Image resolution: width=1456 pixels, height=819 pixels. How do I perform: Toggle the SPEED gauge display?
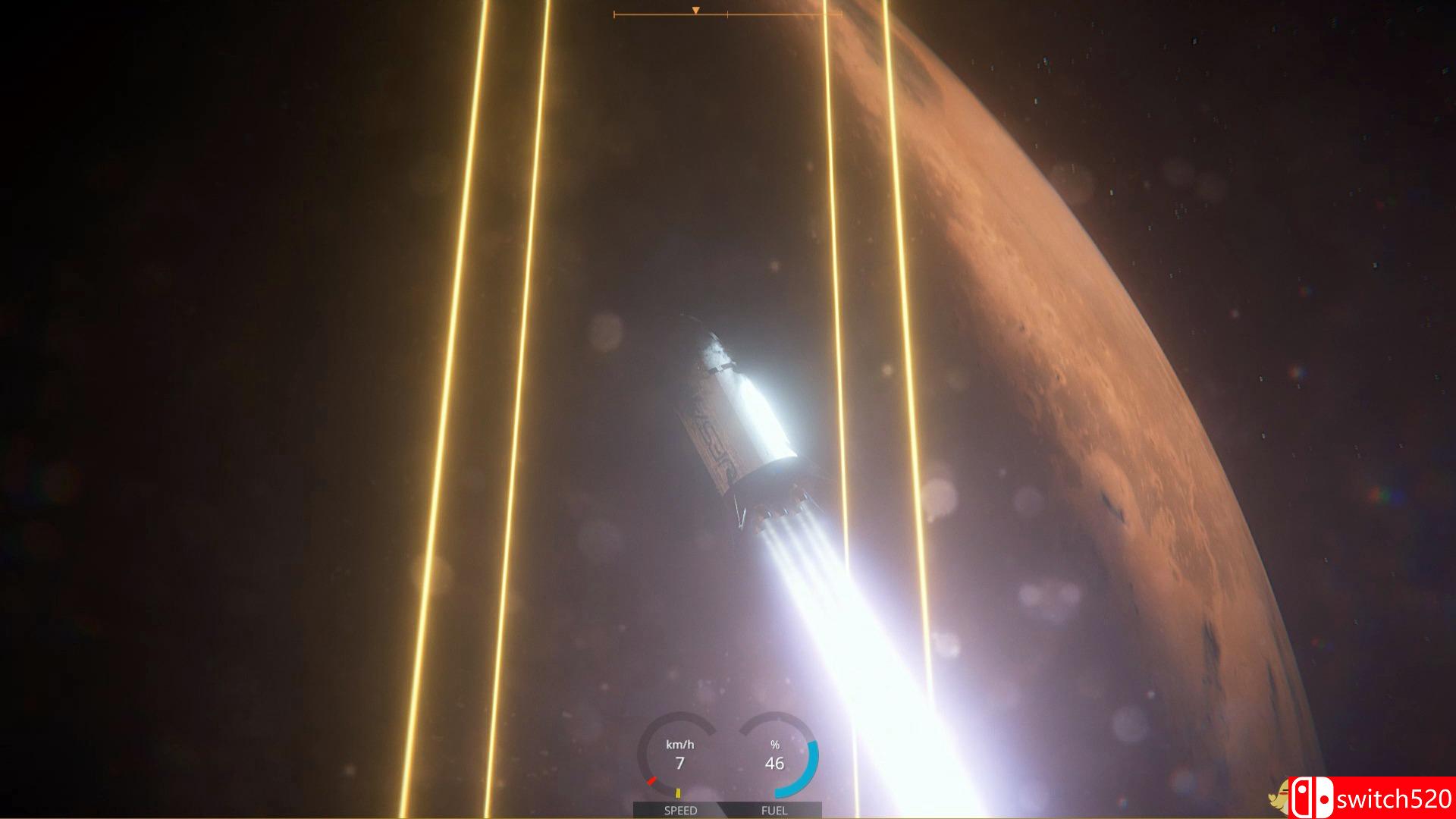tap(680, 811)
